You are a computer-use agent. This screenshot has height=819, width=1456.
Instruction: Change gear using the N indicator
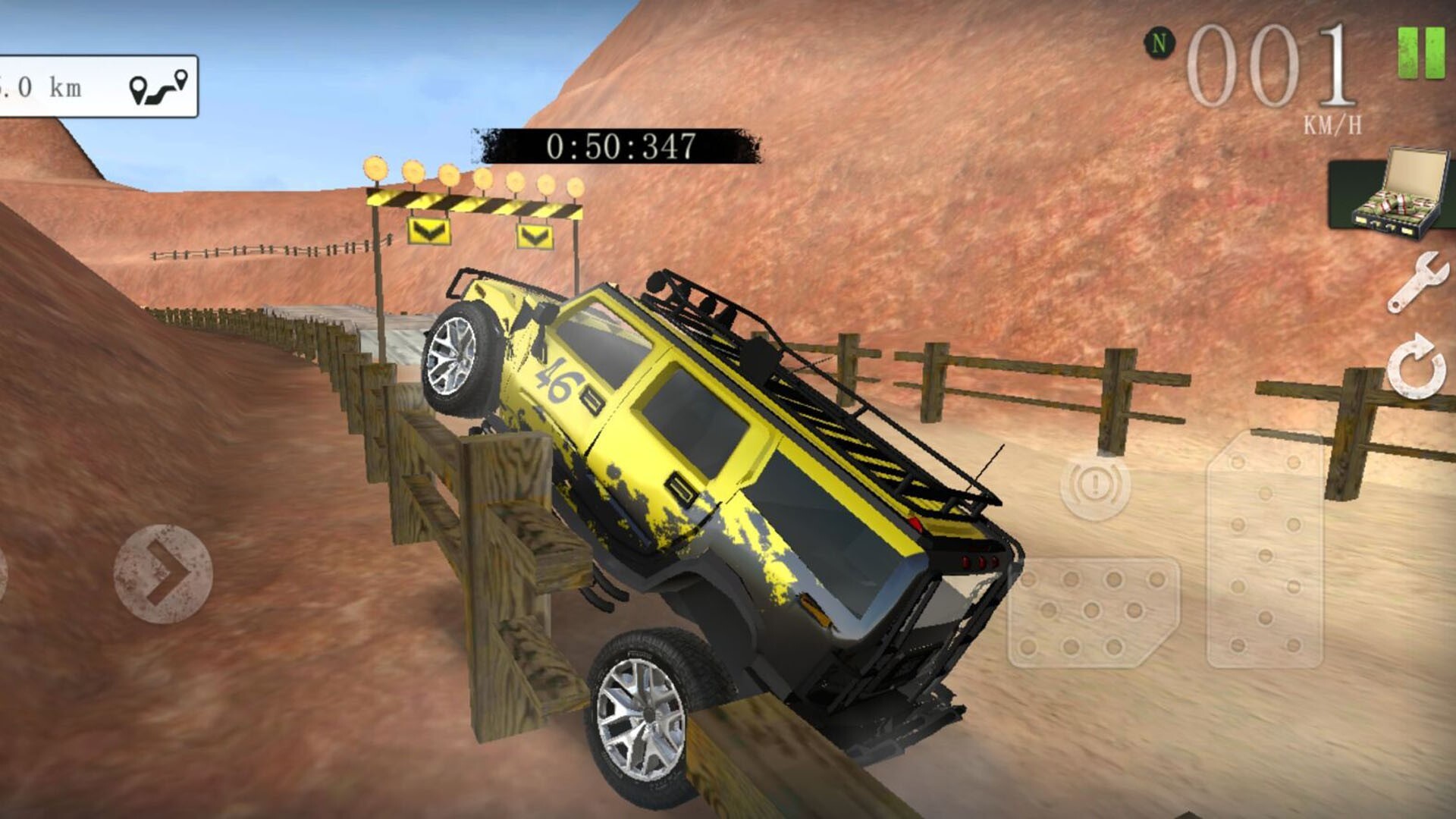pyautogui.click(x=1158, y=43)
